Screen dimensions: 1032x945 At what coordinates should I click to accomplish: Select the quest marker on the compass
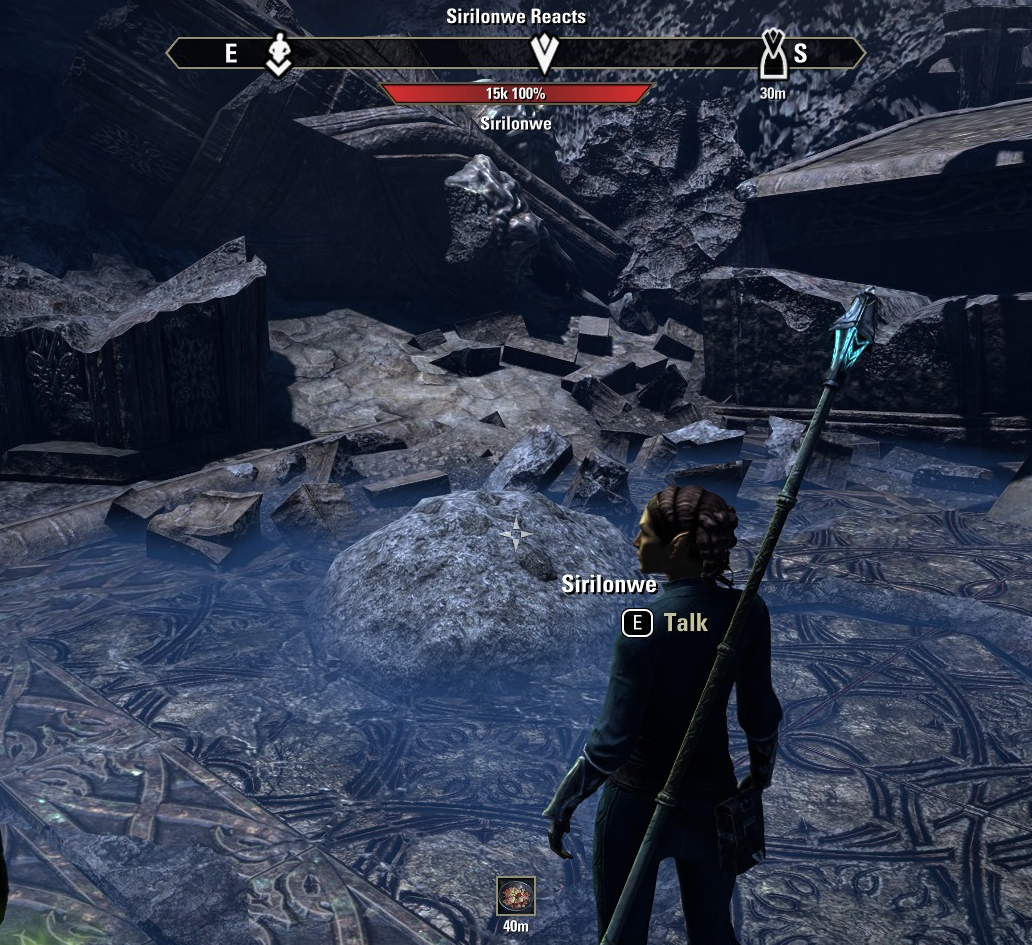(x=544, y=52)
